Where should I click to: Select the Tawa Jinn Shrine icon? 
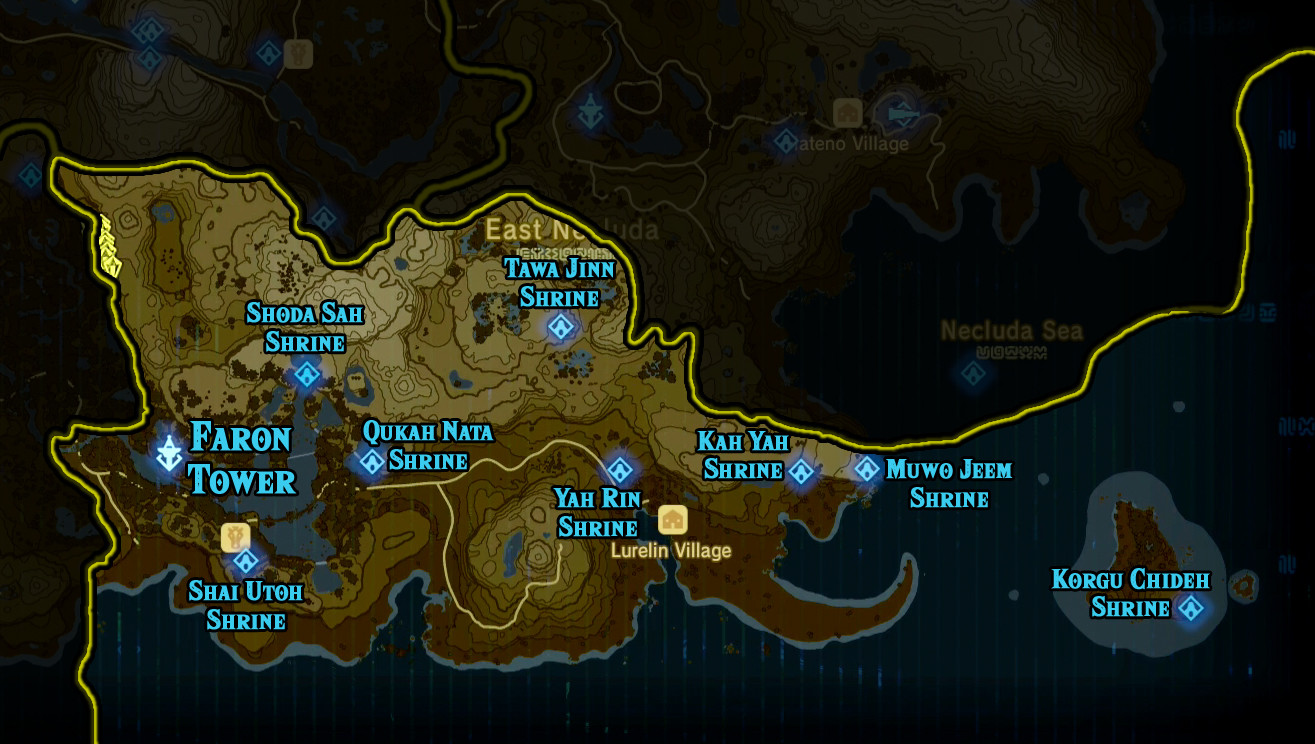[x=560, y=327]
